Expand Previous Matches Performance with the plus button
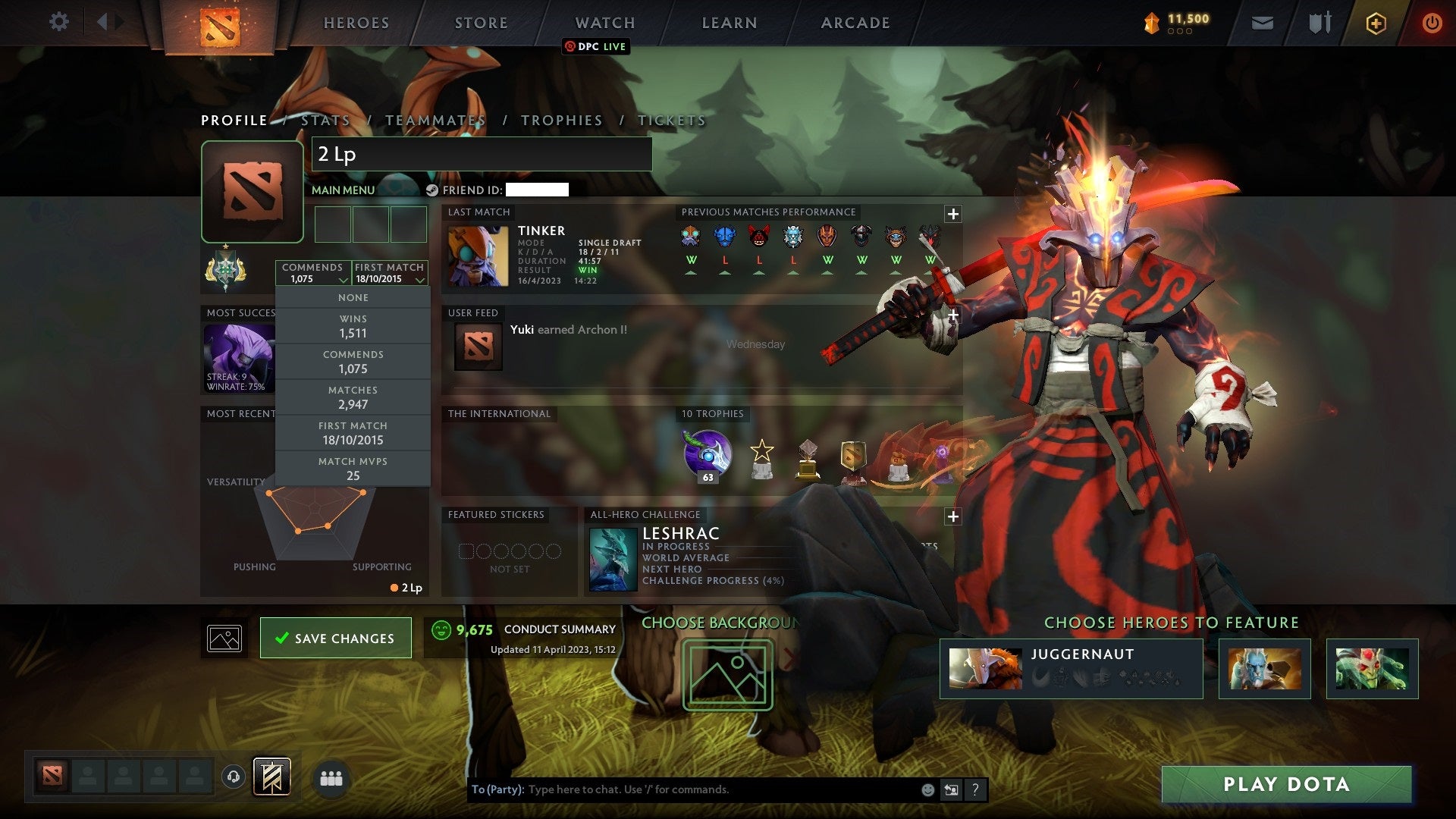 pyautogui.click(x=952, y=215)
